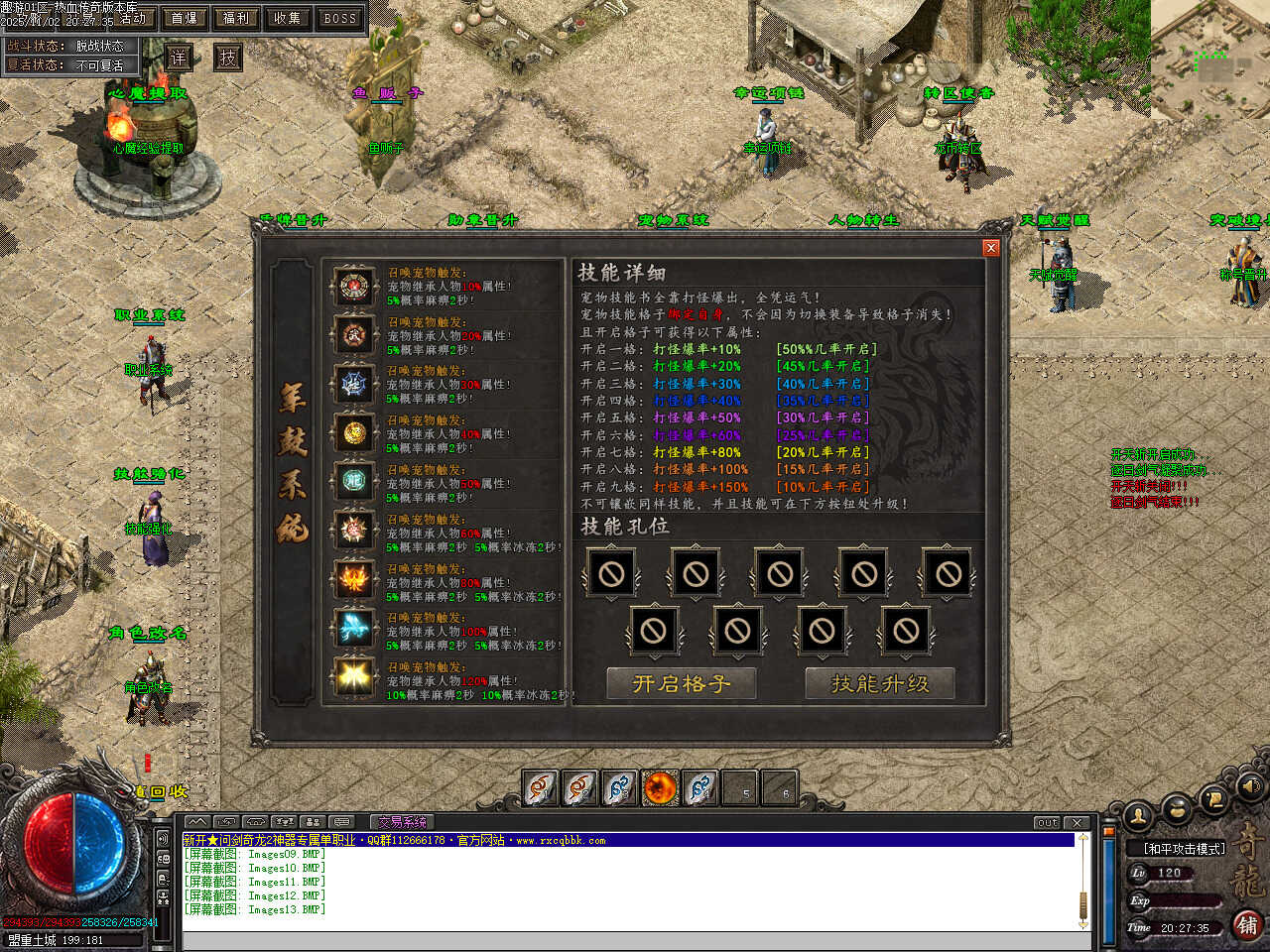The height and width of the screenshot is (952, 1270).
Task: Open the BOSS menu
Action: (x=339, y=18)
